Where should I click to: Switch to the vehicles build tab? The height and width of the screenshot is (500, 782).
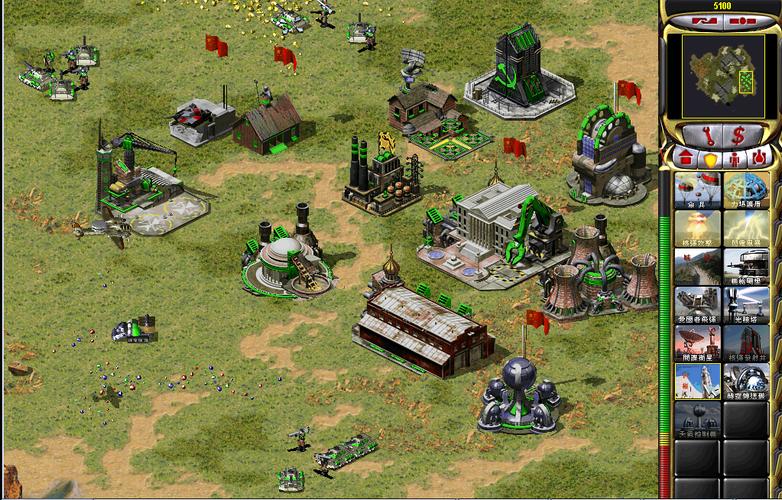[758, 157]
